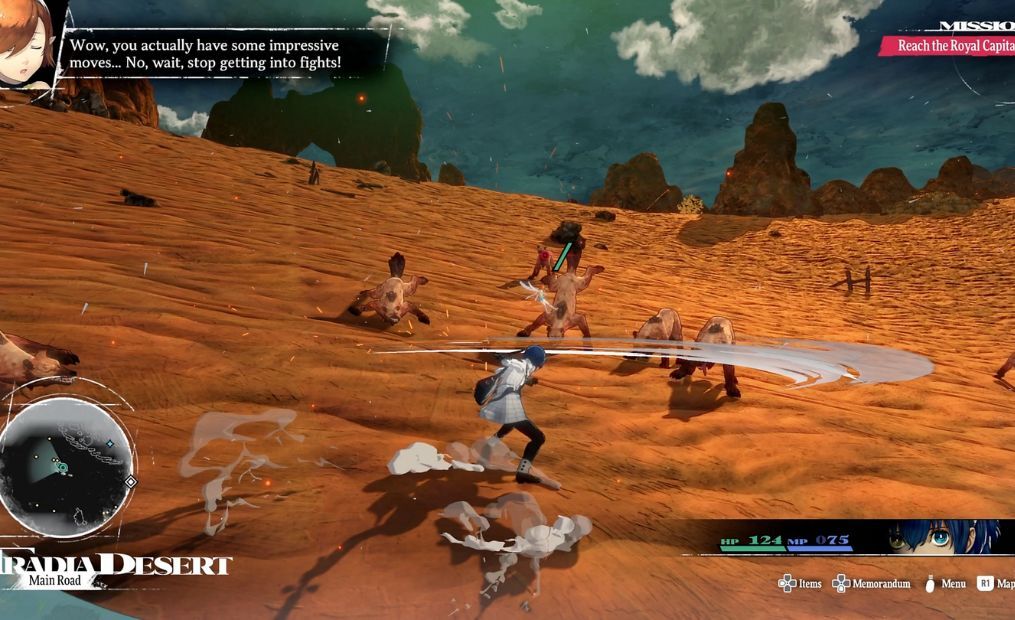Screen dimensions: 1015x620
Task: Select the Reach the Royal Capital mission tracker
Action: [950, 46]
